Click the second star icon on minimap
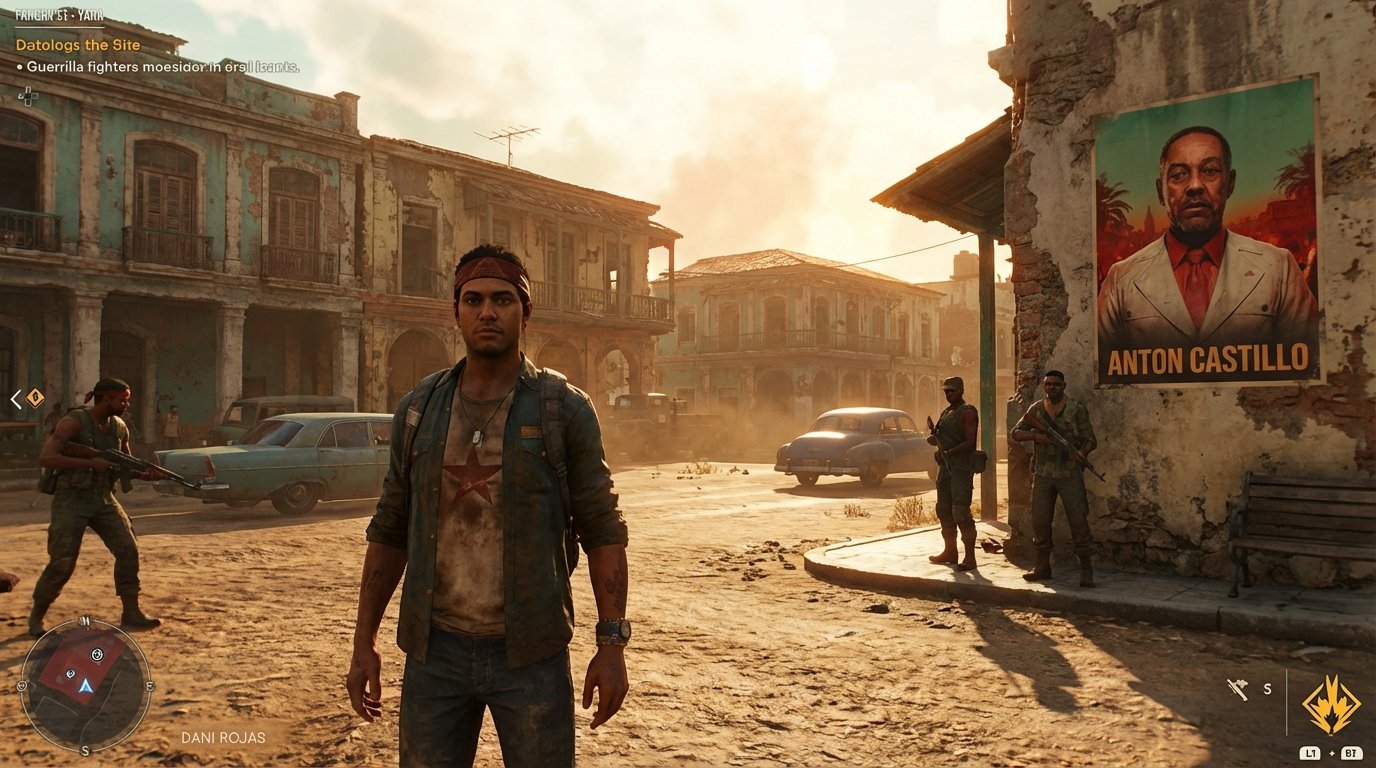Screen dimensions: 1376x768 70,673
